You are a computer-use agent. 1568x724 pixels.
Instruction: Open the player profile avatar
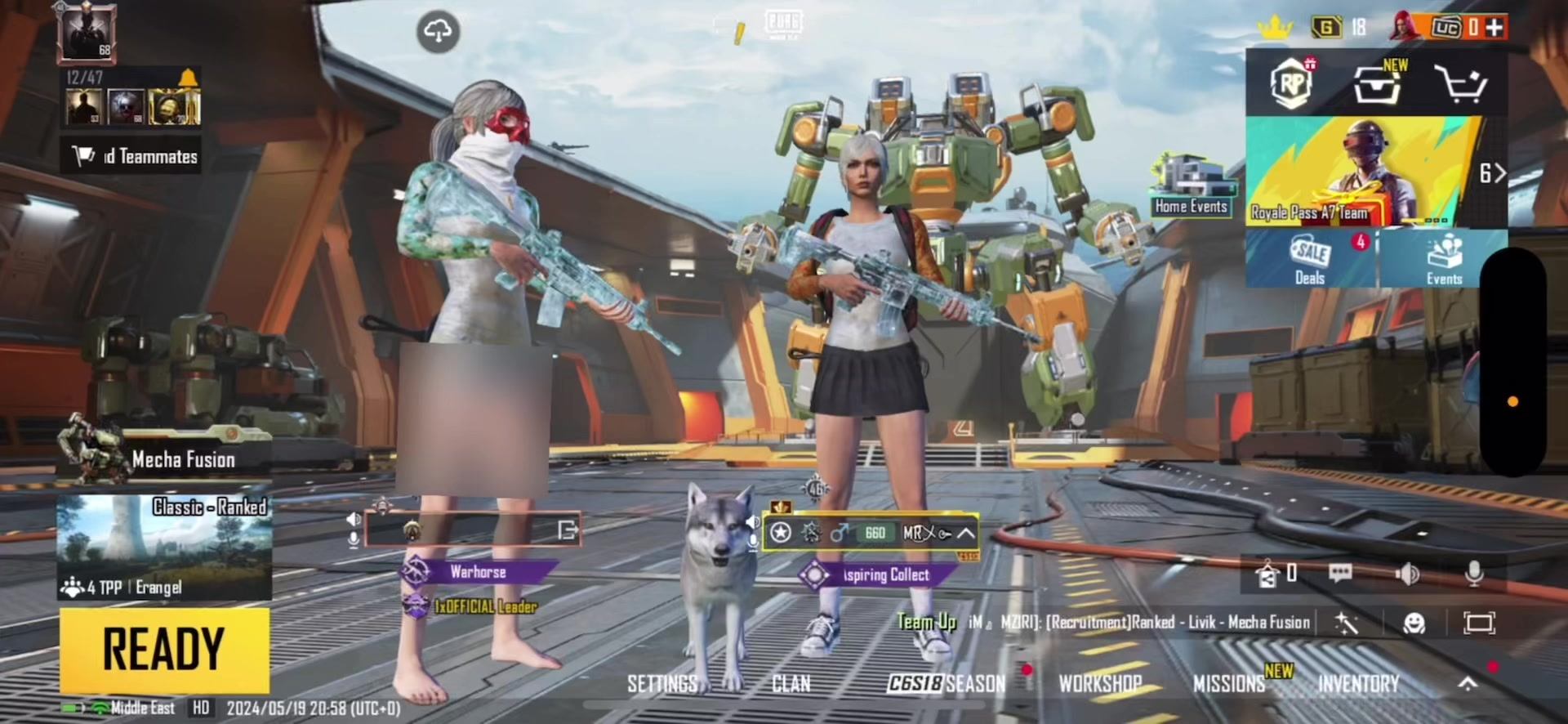tap(87, 33)
